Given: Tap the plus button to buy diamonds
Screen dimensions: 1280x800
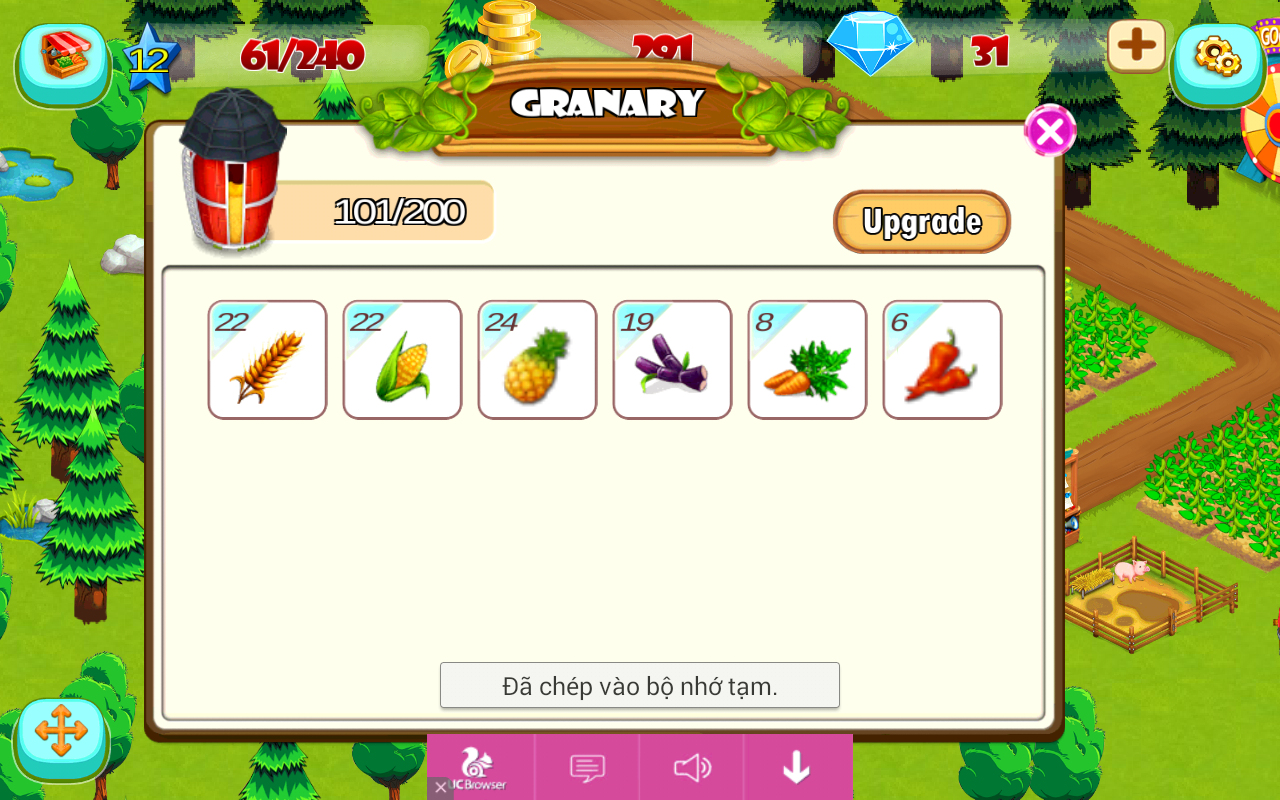Looking at the screenshot, I should [1136, 46].
